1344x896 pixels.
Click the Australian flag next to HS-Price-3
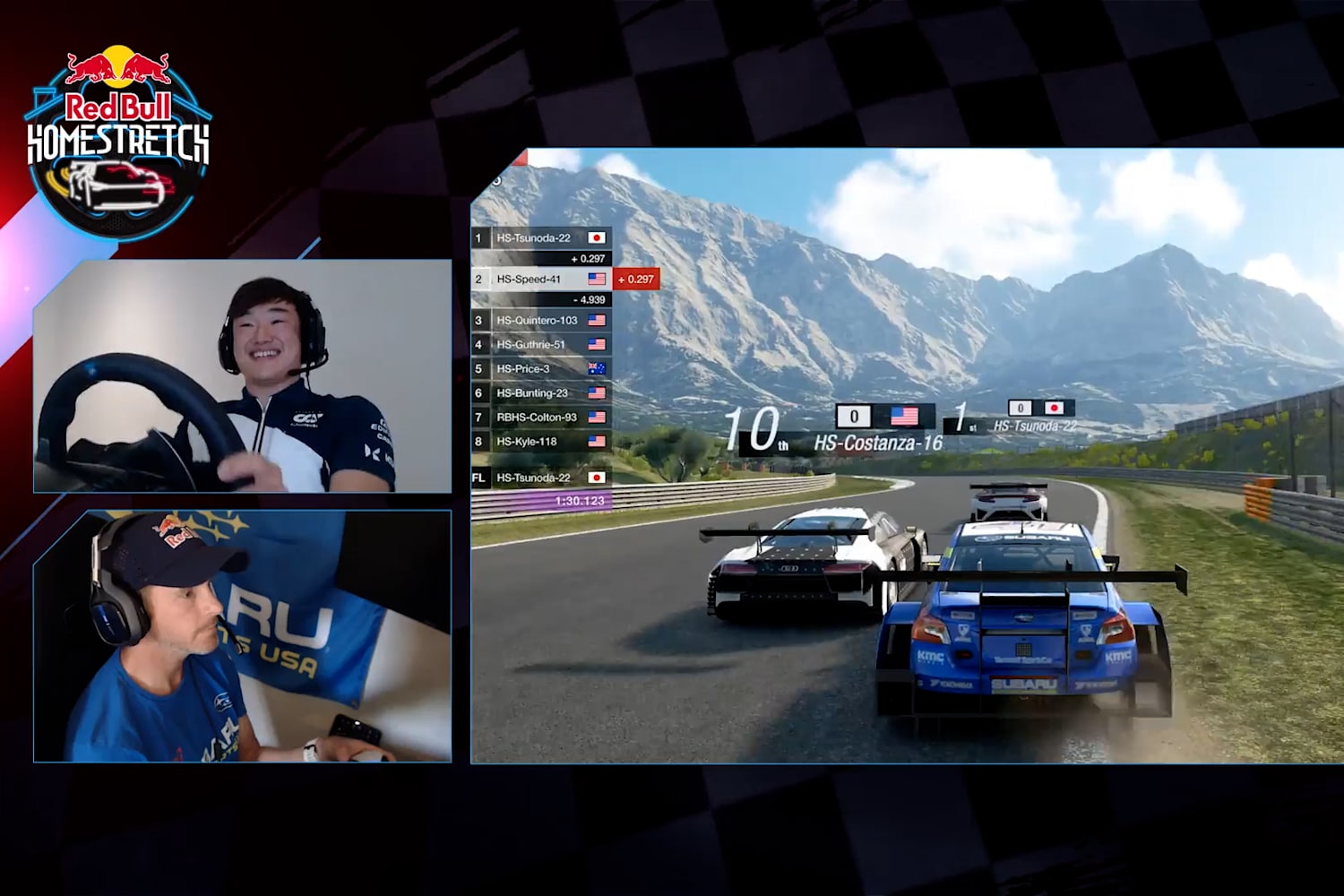[x=596, y=367]
